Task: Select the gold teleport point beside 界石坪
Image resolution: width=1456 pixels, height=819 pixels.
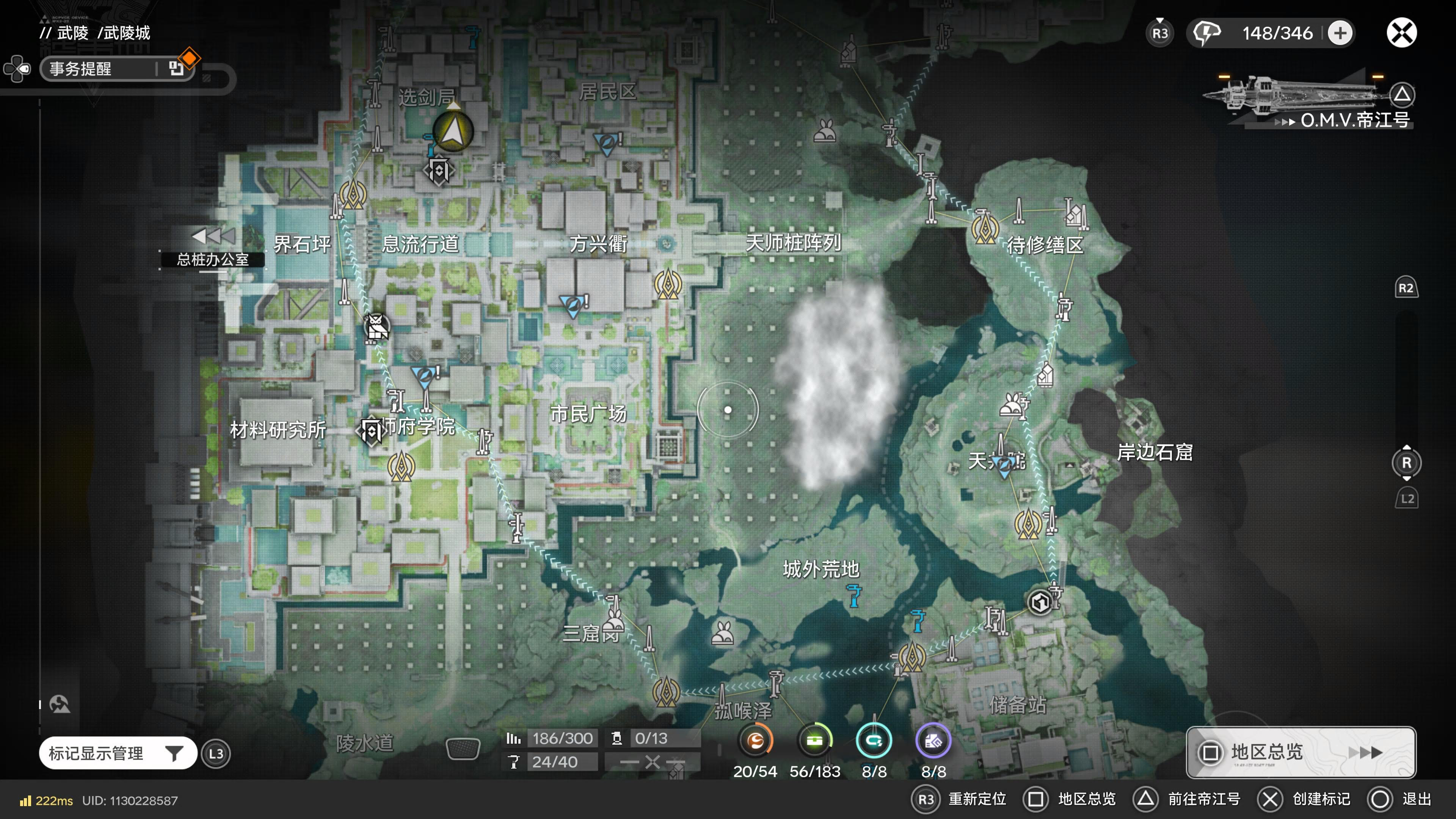Action: coord(353,195)
